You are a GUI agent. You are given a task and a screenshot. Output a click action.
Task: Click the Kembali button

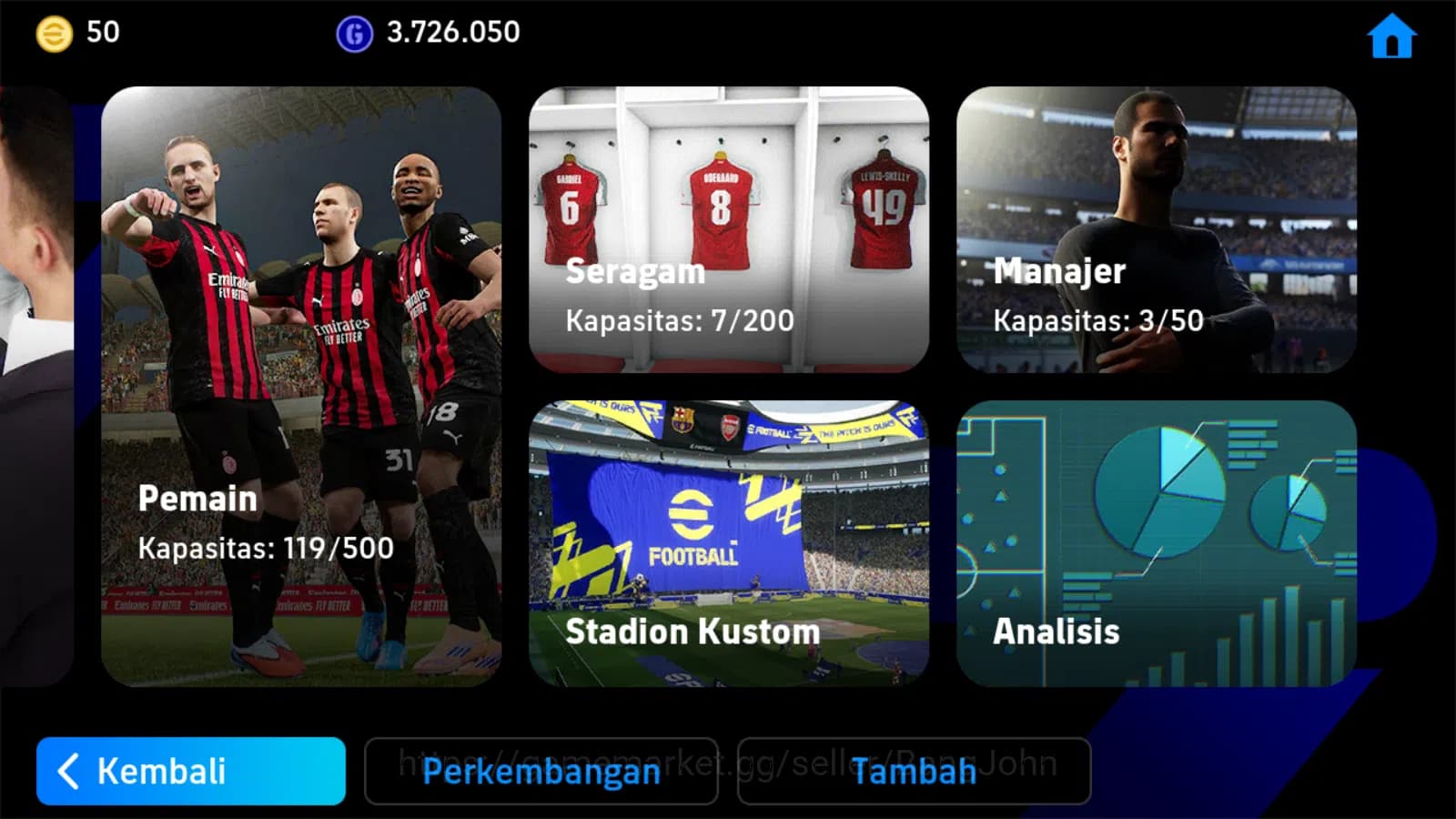click(x=189, y=773)
